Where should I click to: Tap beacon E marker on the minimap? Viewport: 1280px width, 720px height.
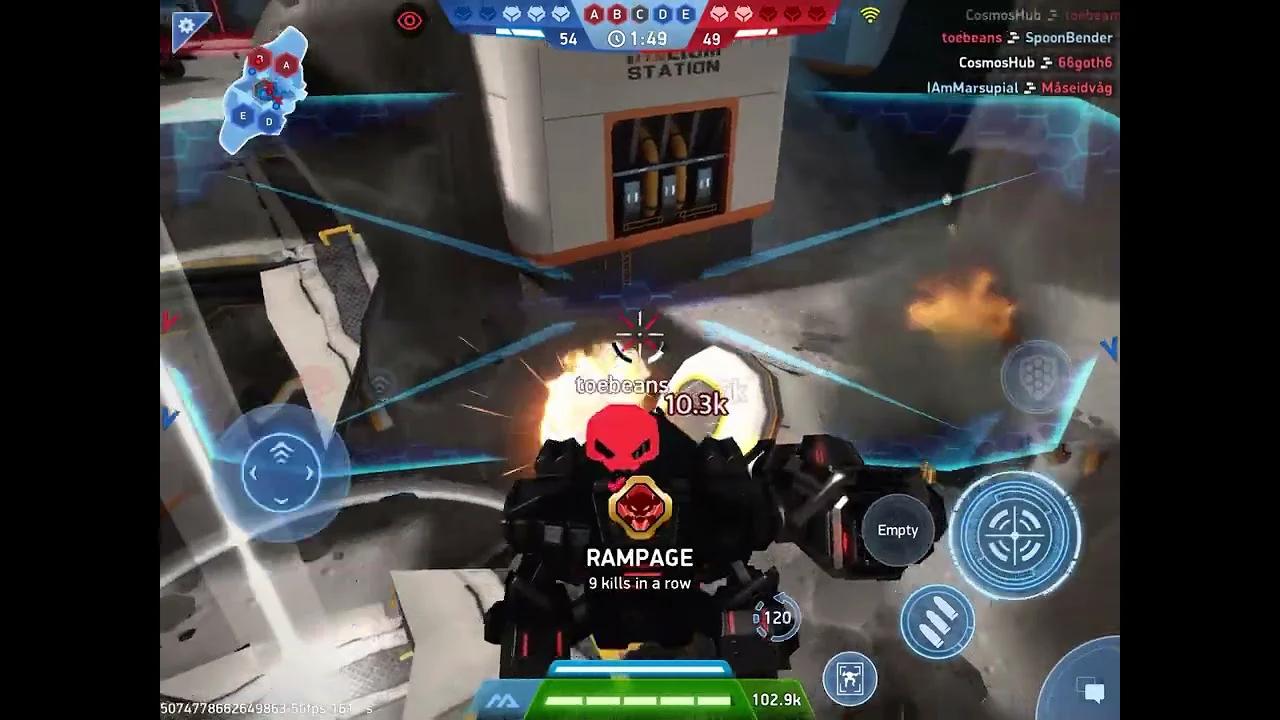point(243,115)
